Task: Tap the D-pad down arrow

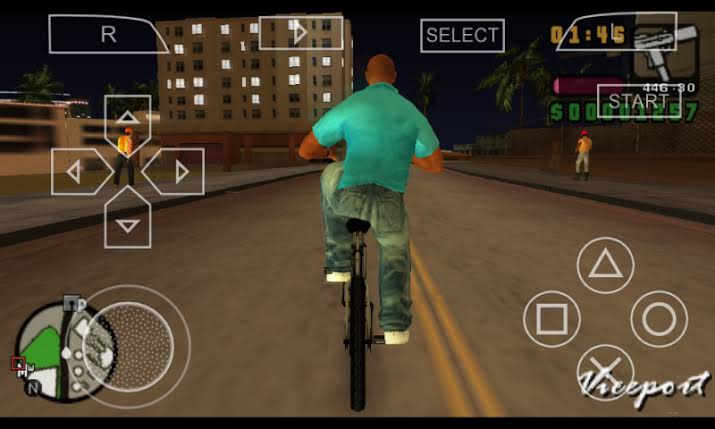Action: [127, 223]
